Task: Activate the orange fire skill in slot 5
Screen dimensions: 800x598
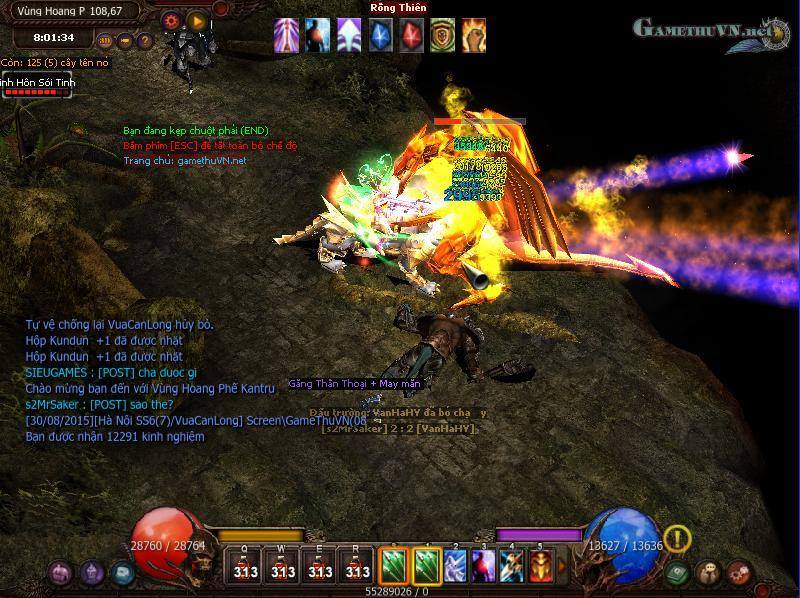Action: tap(541, 566)
